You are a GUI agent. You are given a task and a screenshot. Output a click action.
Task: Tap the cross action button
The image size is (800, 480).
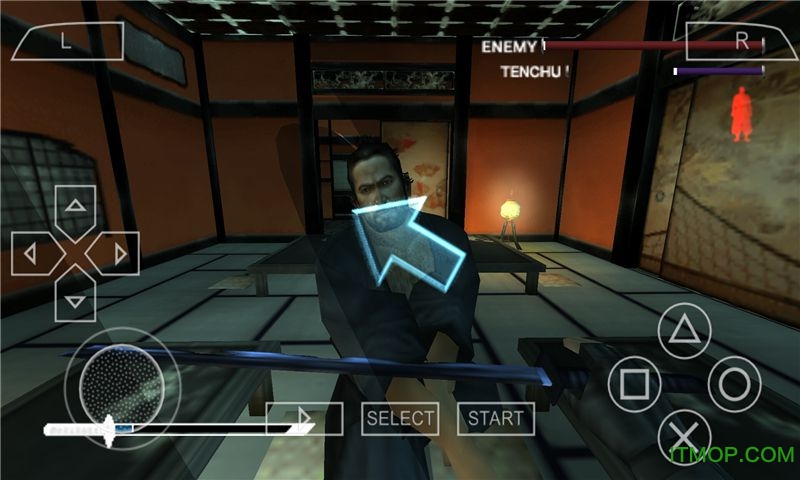pyautogui.click(x=684, y=437)
